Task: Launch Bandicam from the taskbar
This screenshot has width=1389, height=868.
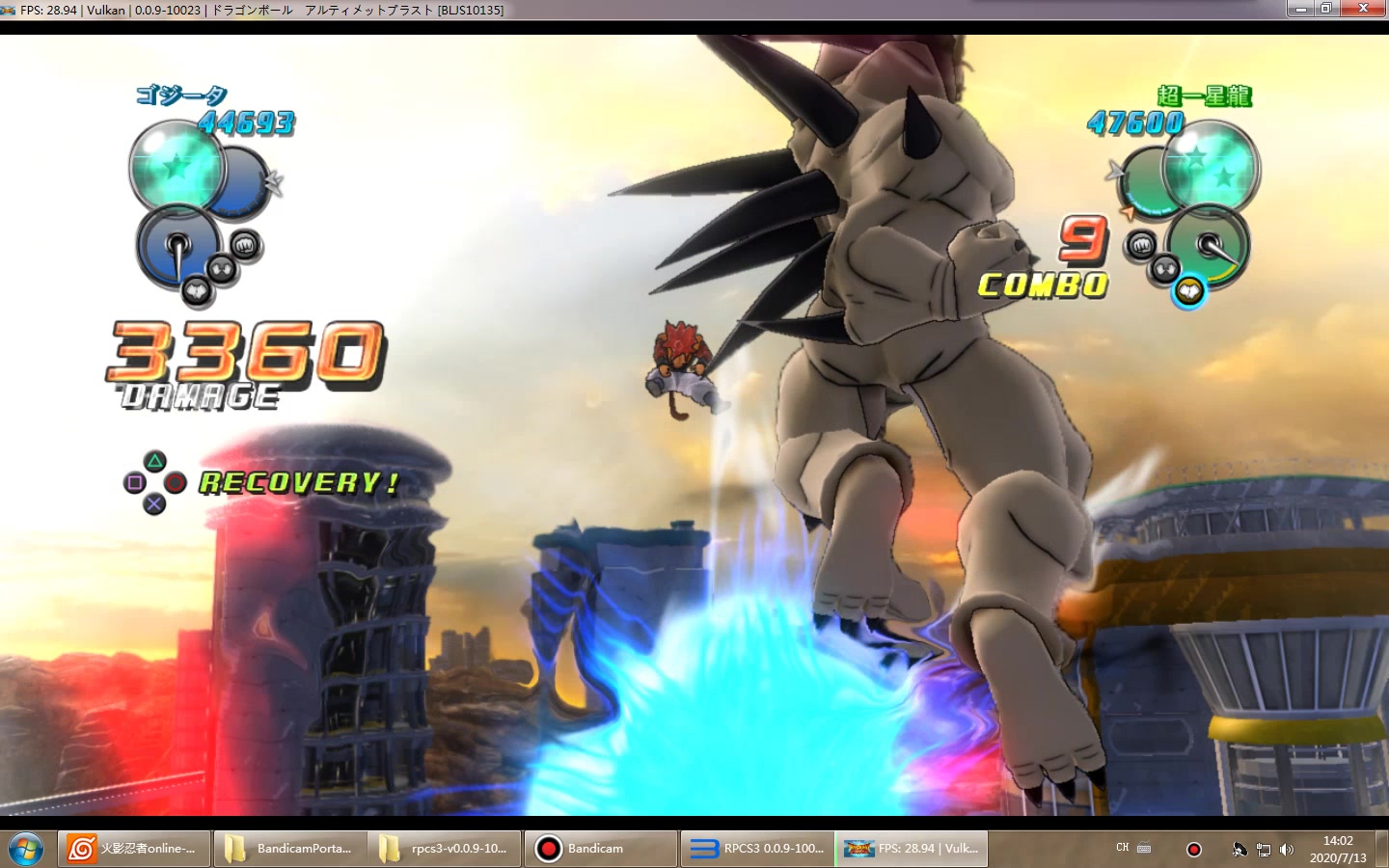Action: pos(600,849)
